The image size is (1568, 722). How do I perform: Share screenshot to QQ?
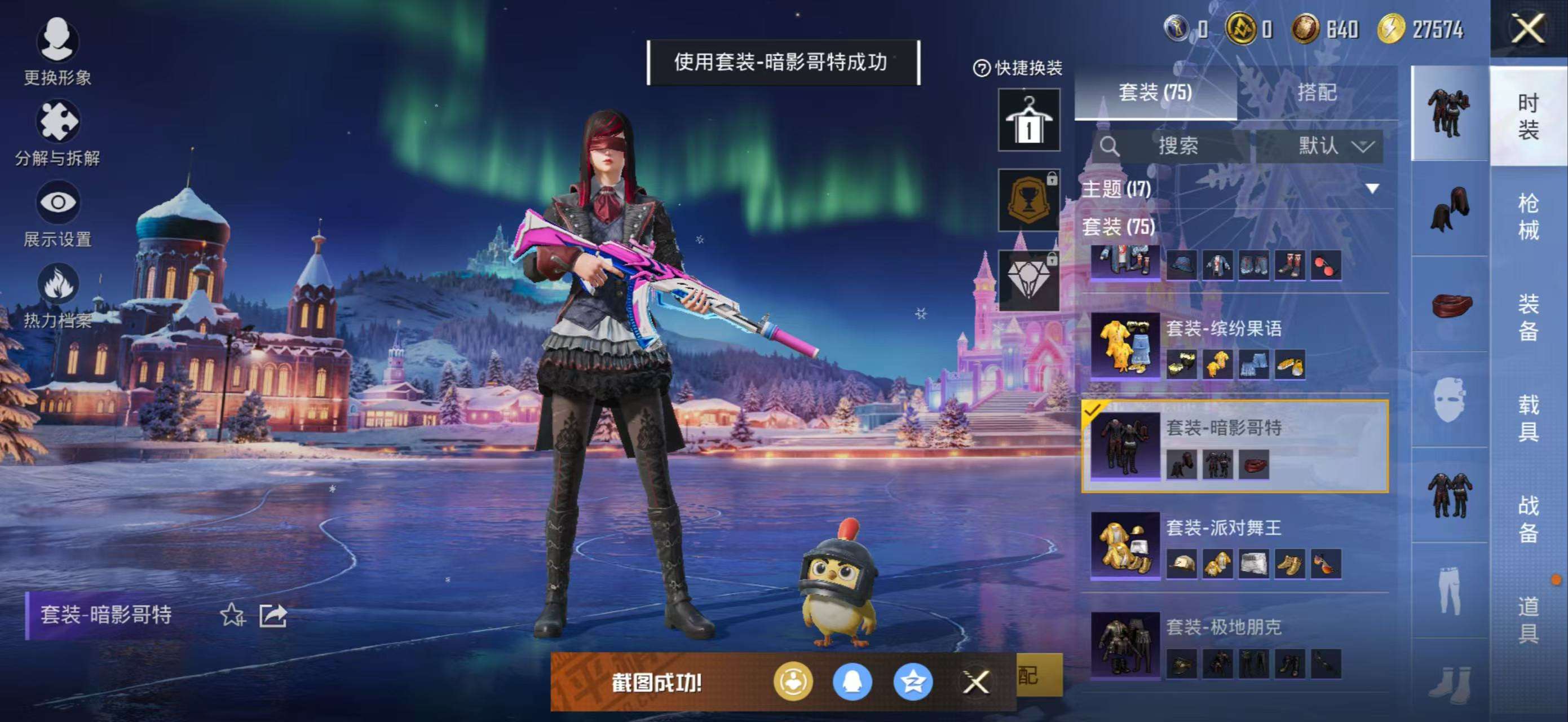coord(852,682)
